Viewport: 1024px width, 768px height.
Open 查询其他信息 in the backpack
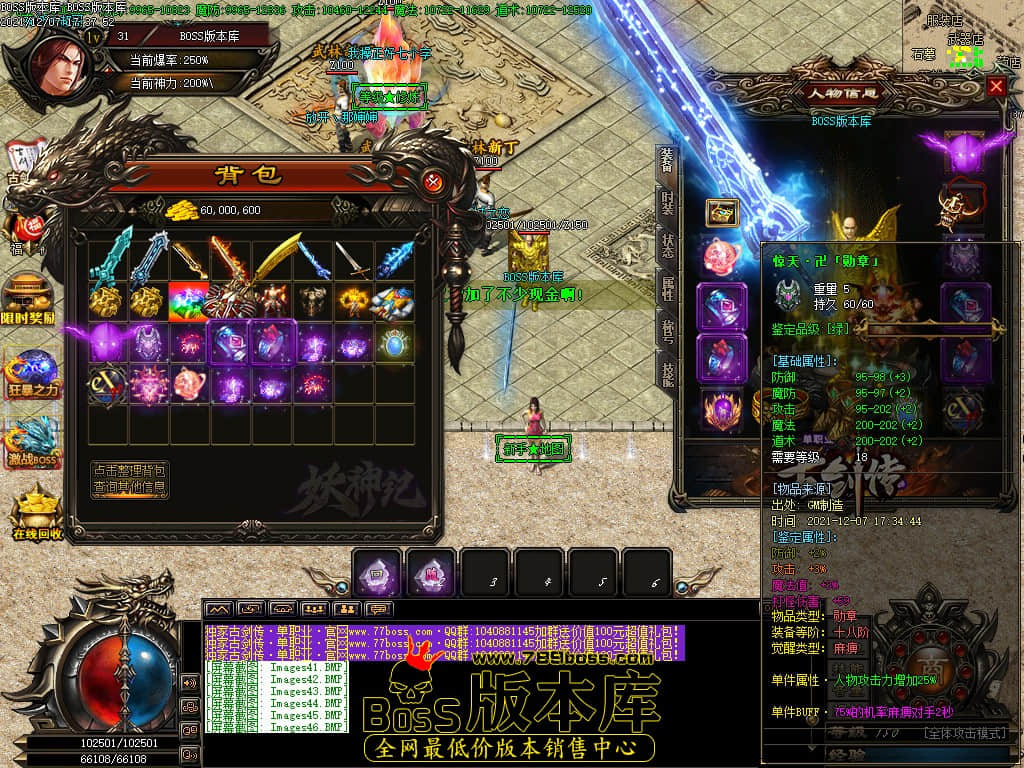click(130, 488)
